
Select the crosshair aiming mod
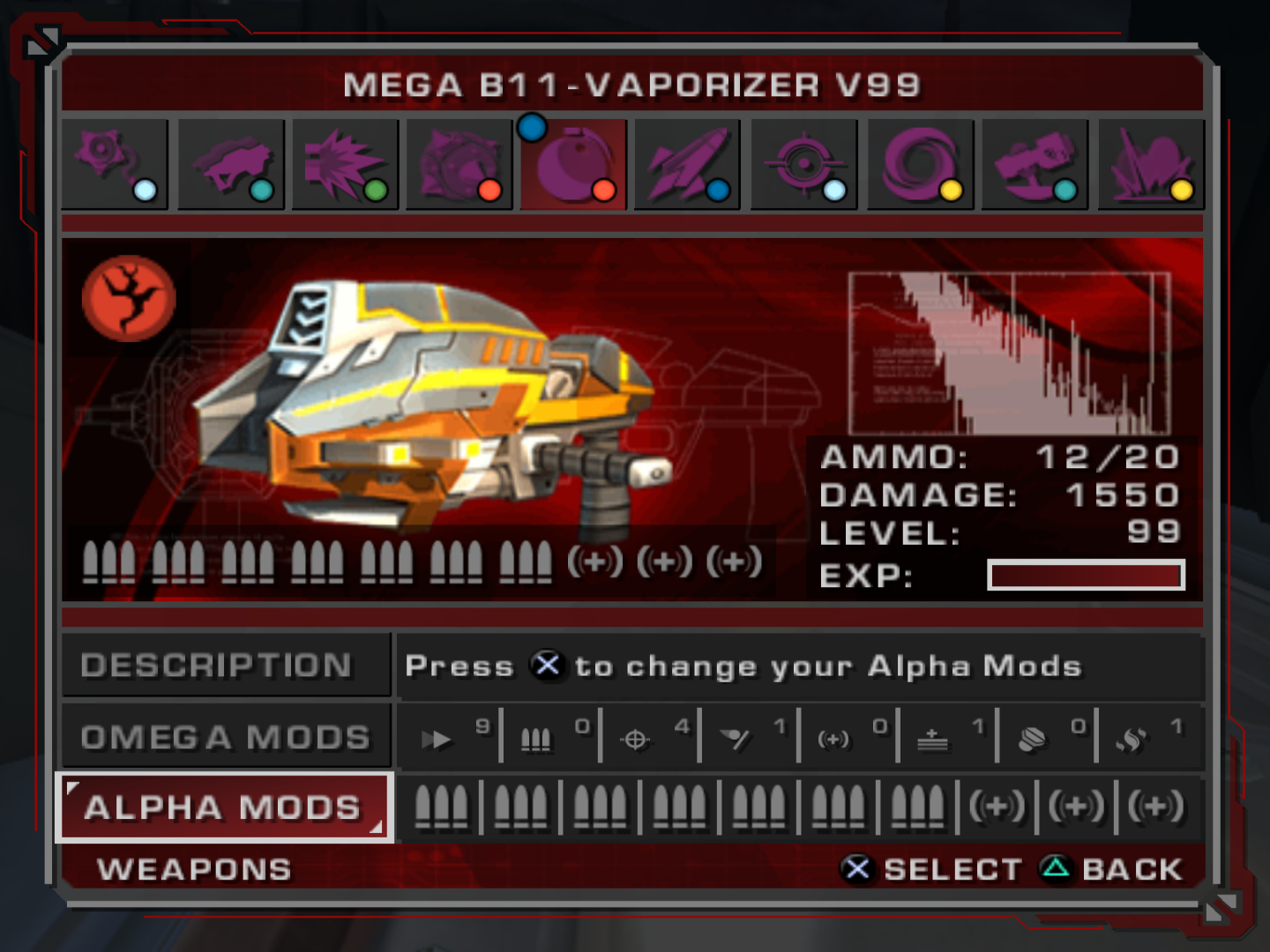[x=635, y=739]
